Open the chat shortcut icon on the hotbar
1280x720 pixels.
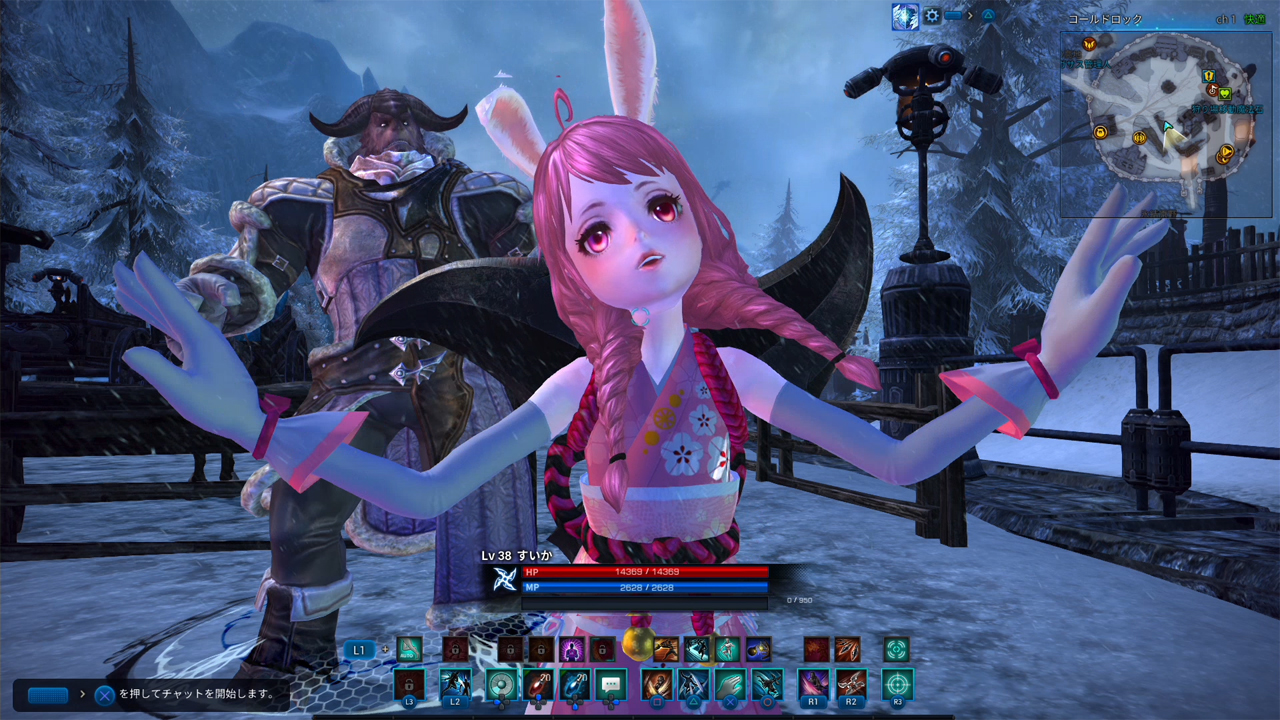pyautogui.click(x=612, y=685)
